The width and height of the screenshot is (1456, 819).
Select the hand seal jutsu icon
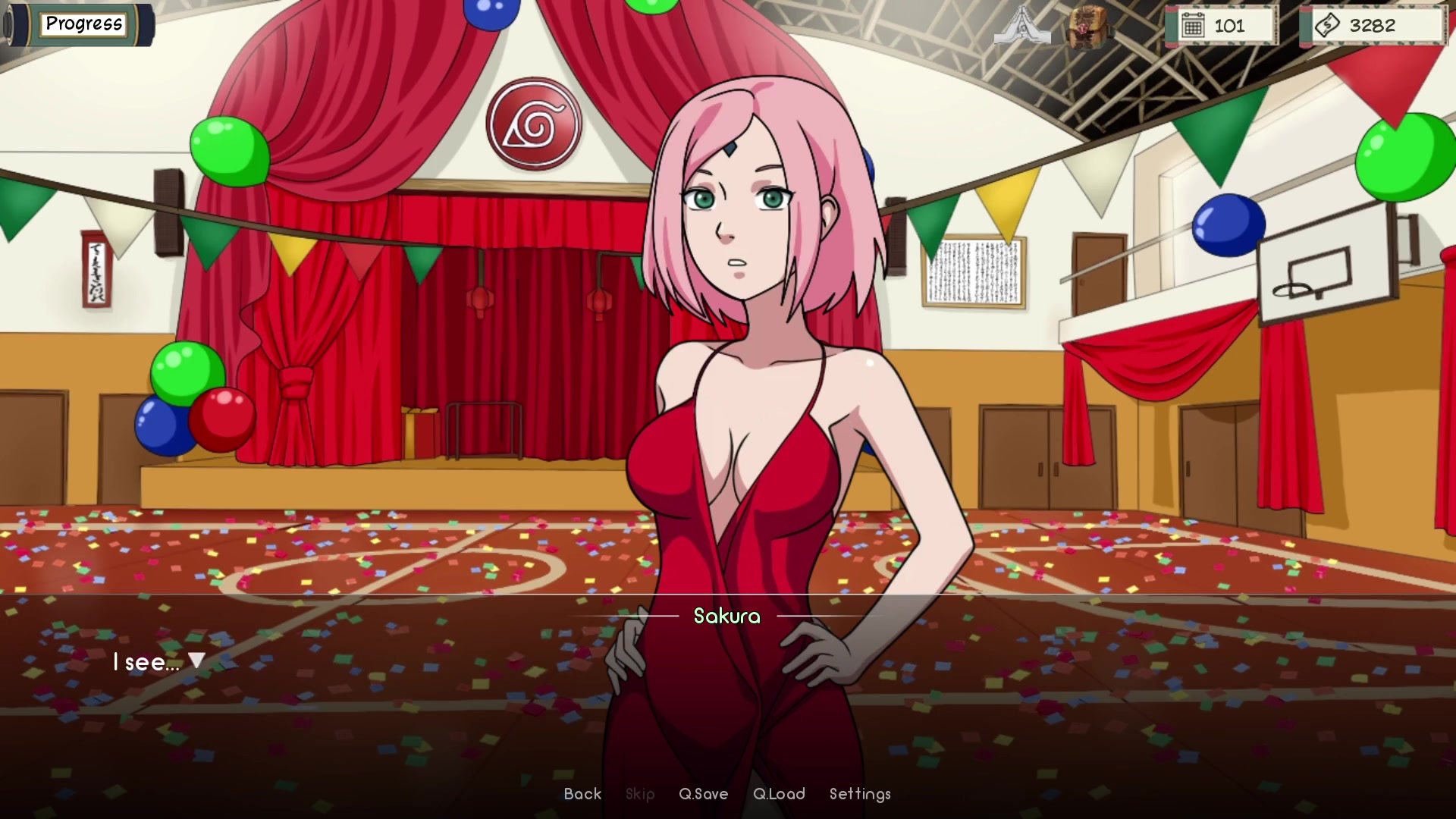(x=1022, y=25)
